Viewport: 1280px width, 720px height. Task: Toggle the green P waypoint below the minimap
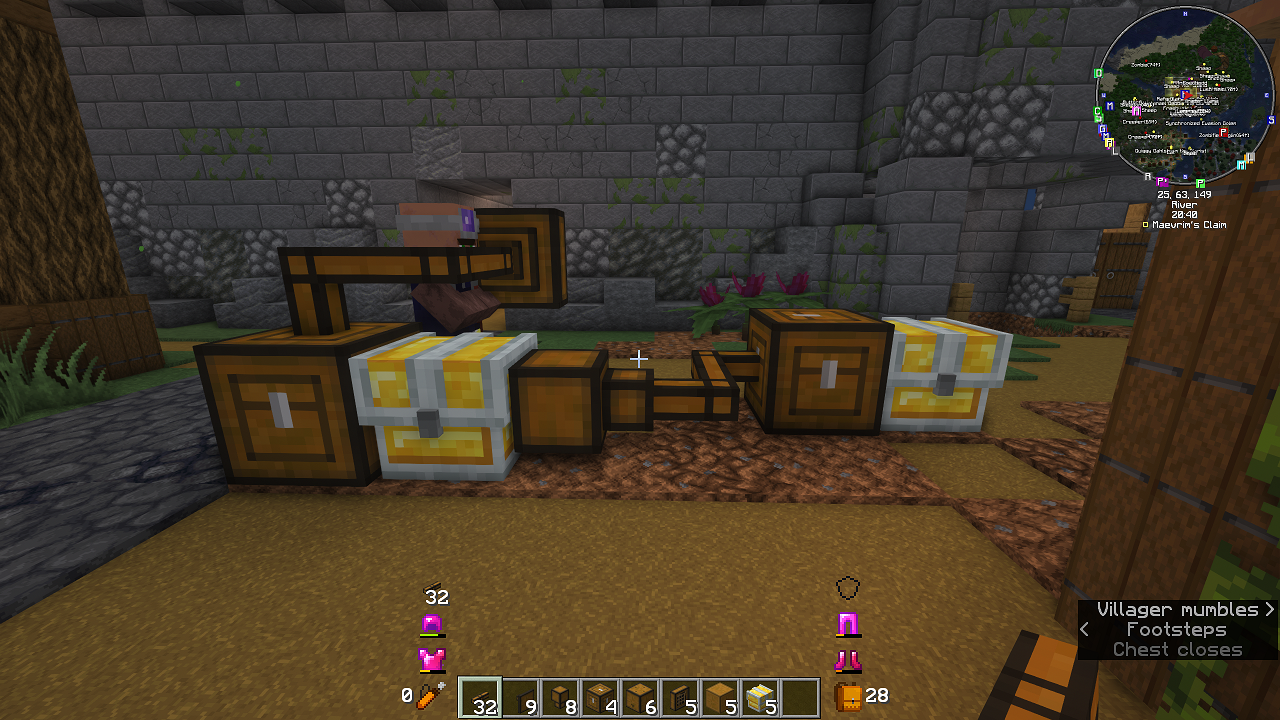pyautogui.click(x=1200, y=183)
